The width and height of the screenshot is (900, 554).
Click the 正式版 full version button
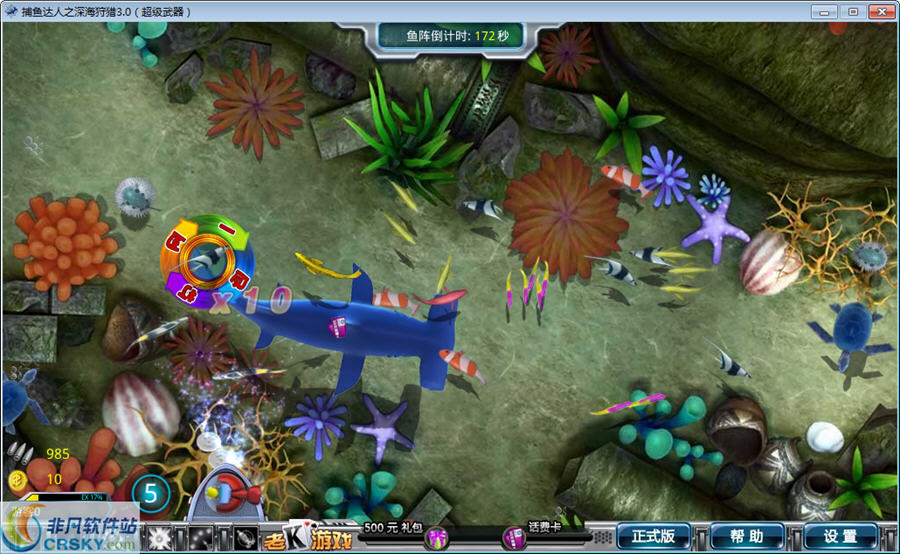pyautogui.click(x=653, y=537)
